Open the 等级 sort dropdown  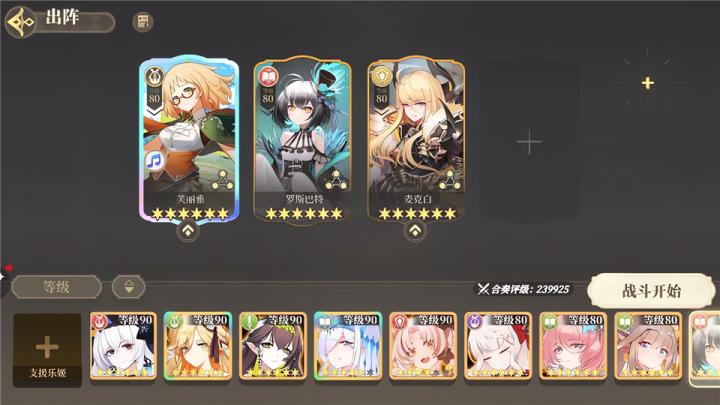pos(56,287)
